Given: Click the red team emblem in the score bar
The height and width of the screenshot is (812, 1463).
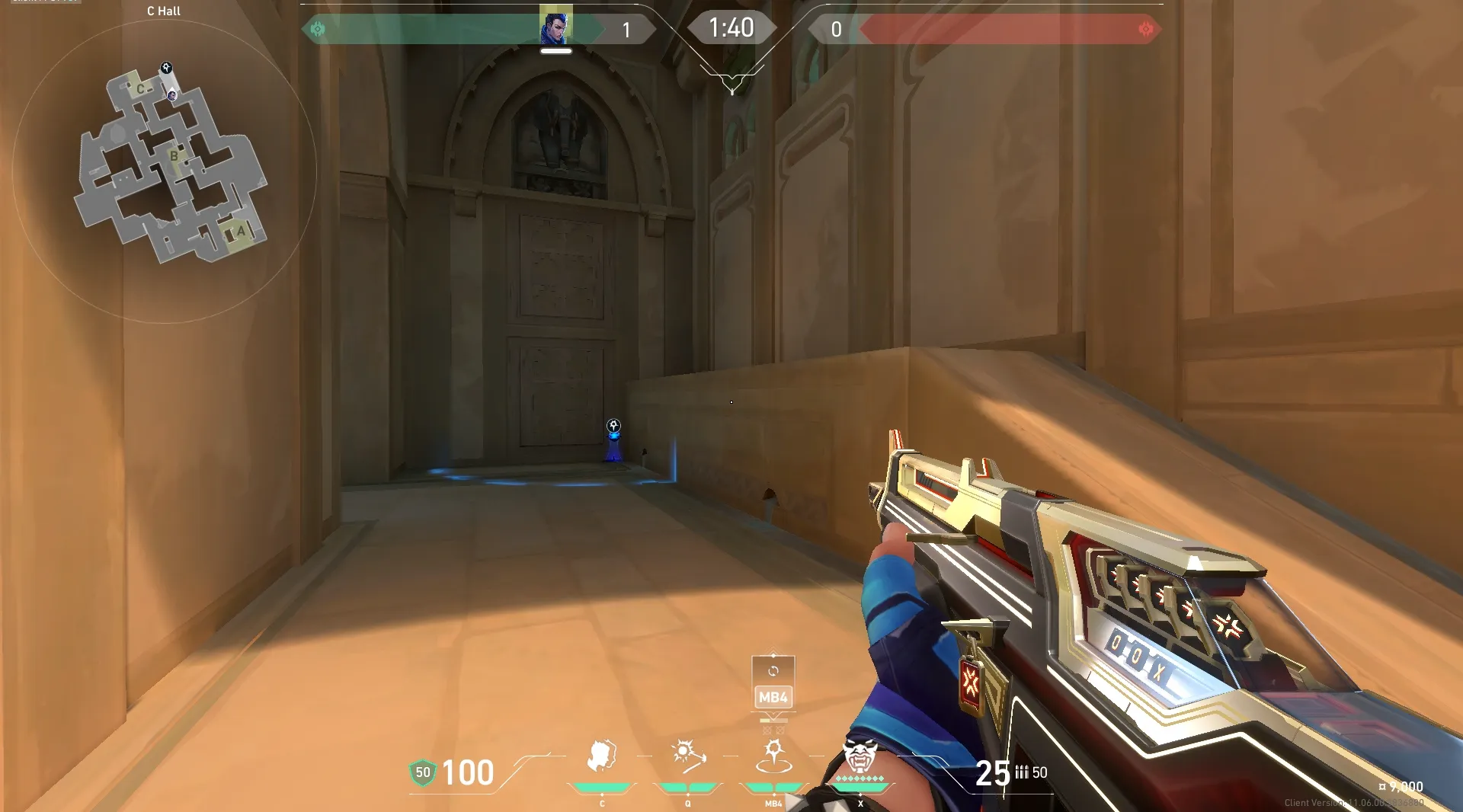Looking at the screenshot, I should click(x=1145, y=29).
